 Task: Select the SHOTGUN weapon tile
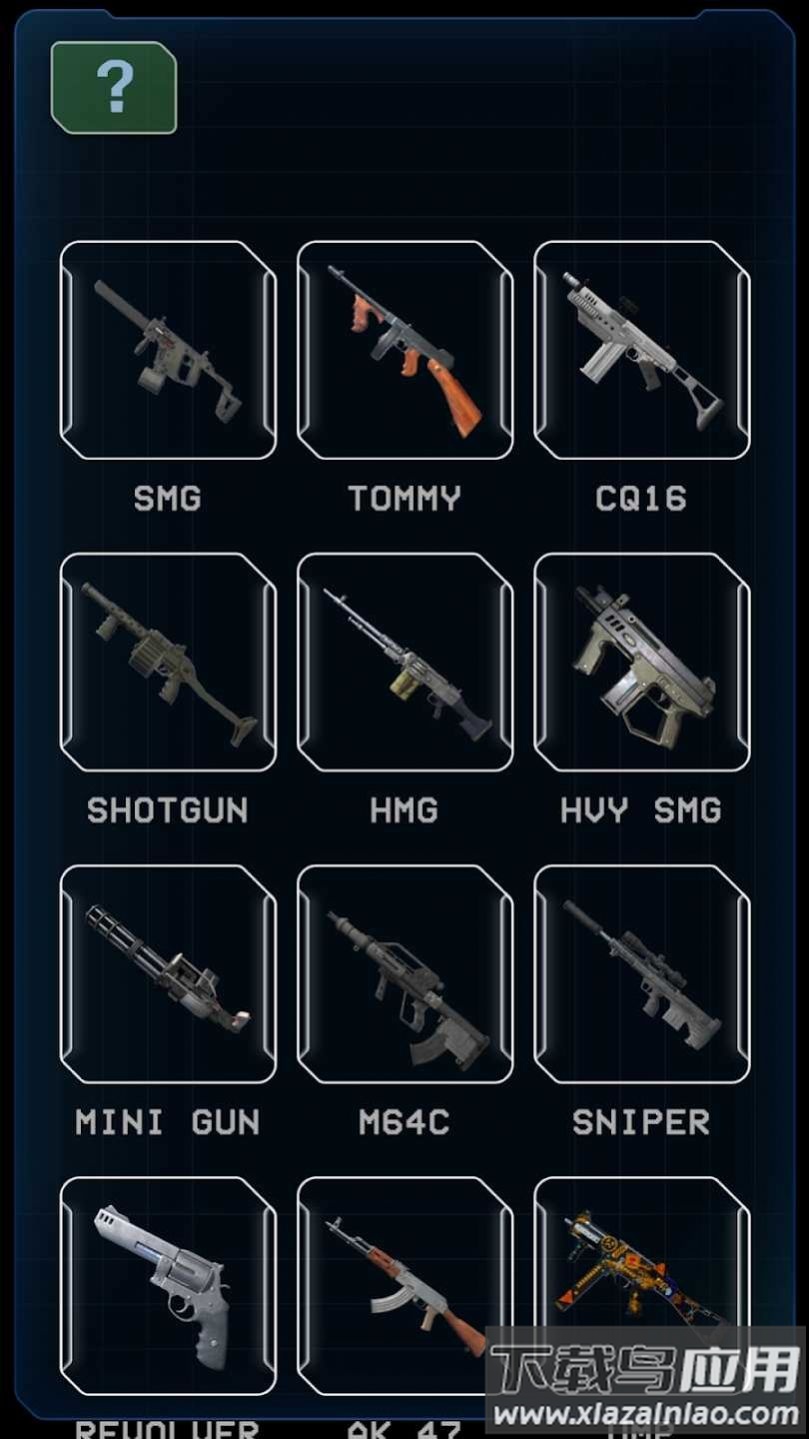[168, 662]
